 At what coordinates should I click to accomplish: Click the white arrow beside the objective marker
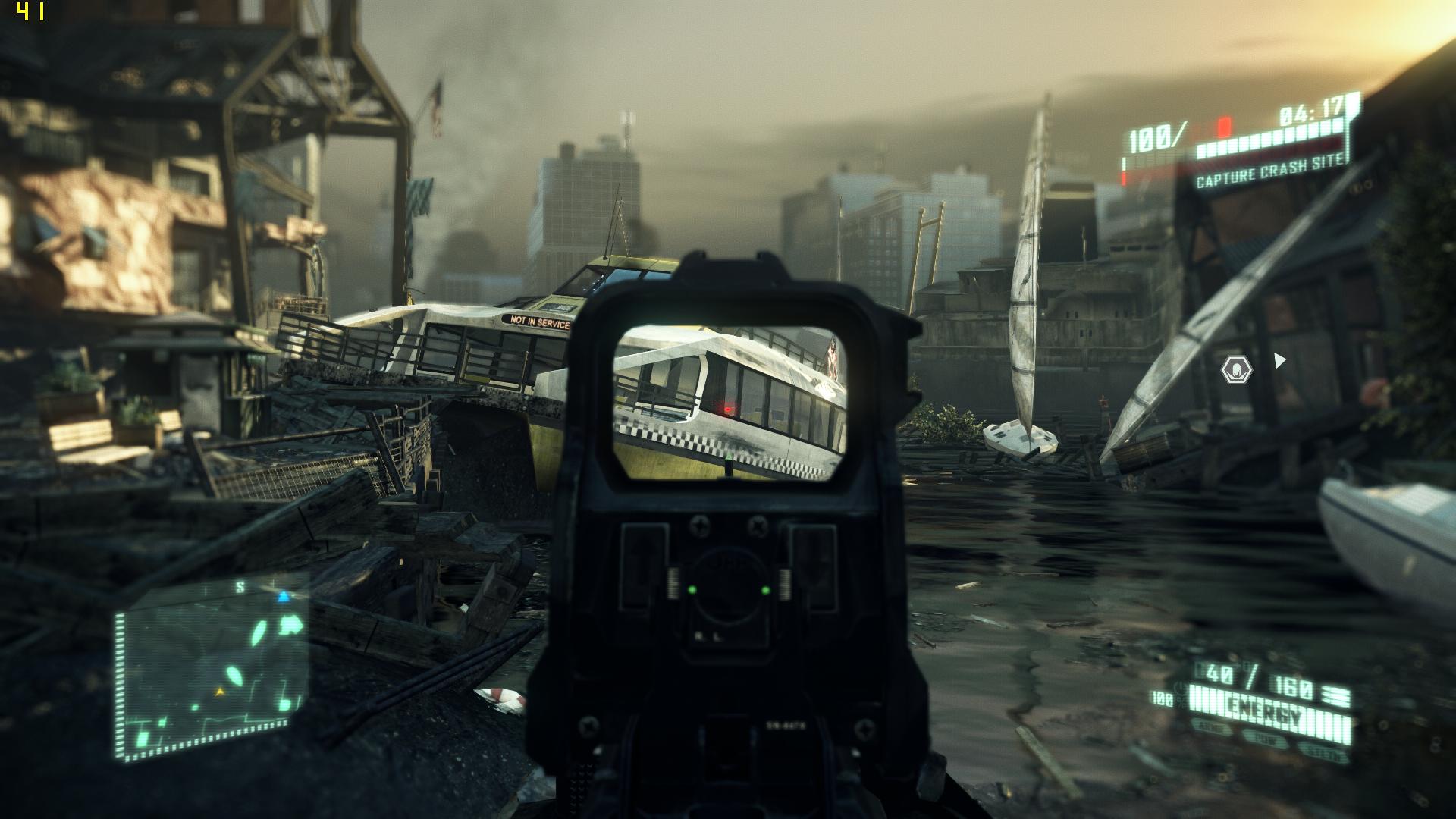pyautogui.click(x=1280, y=360)
